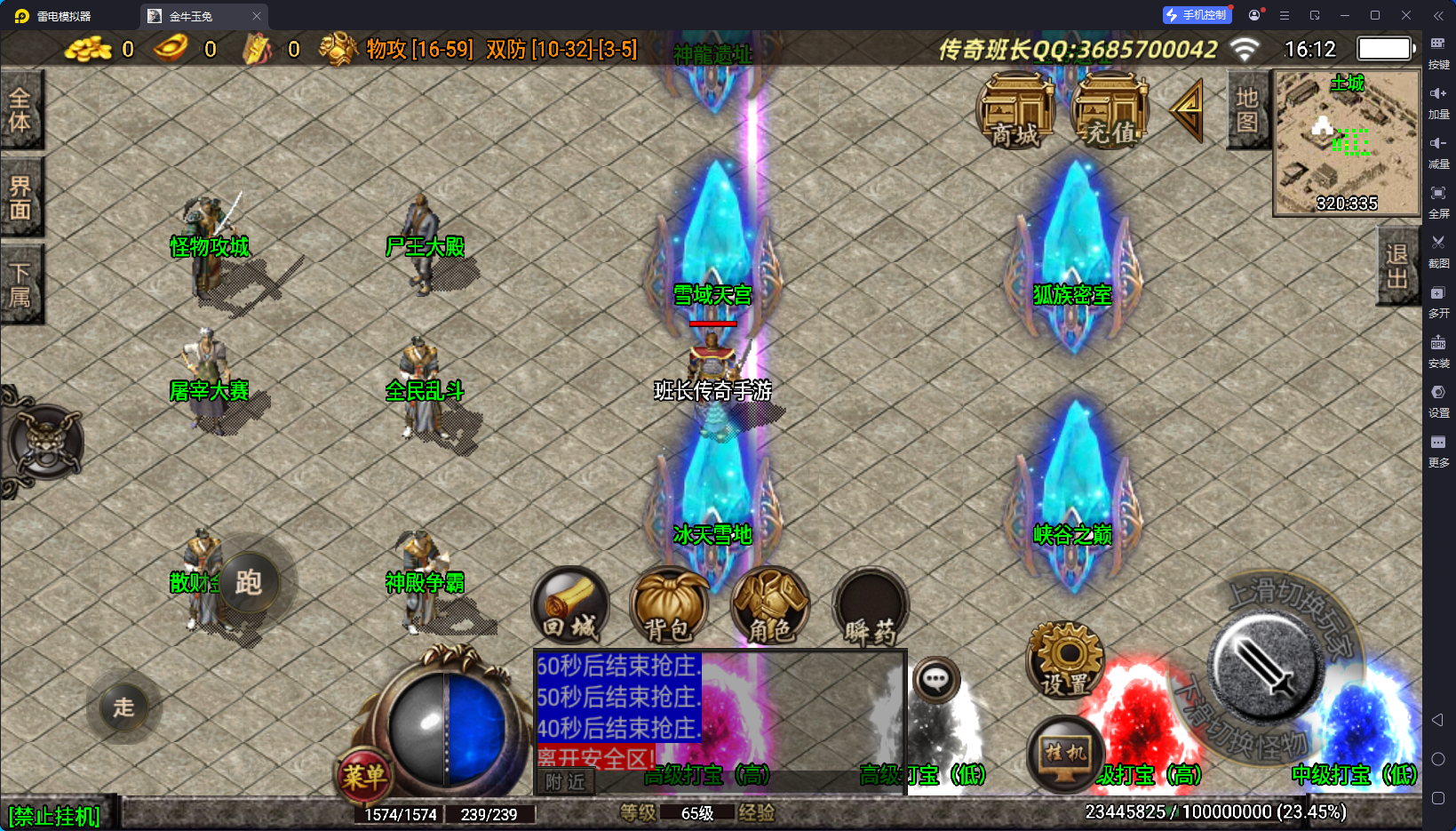Viewport: 1456px width, 831px height.
Task: Click the minimap of 土城
Action: click(1347, 142)
